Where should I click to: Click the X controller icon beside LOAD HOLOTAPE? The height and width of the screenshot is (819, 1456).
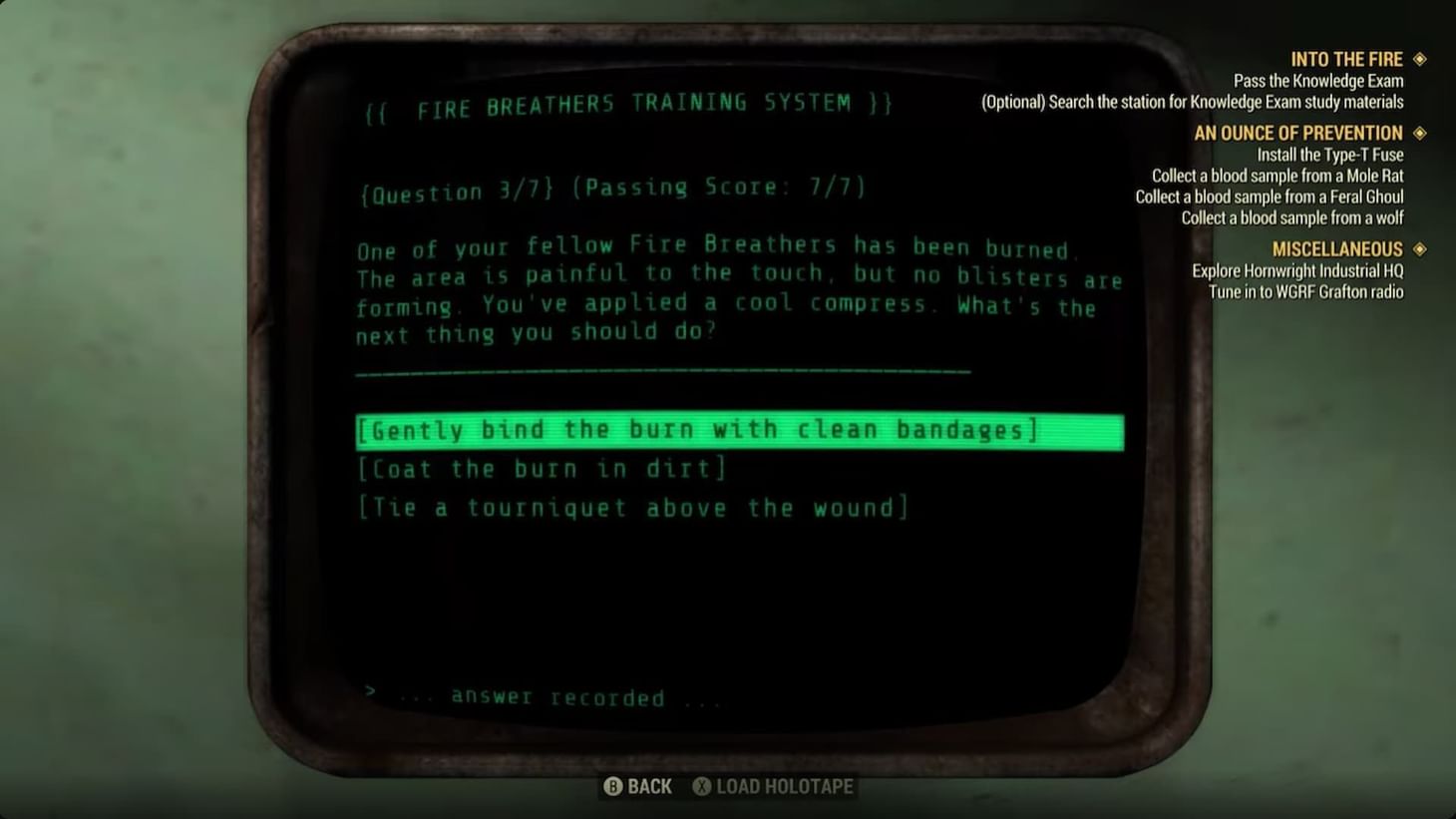click(702, 786)
